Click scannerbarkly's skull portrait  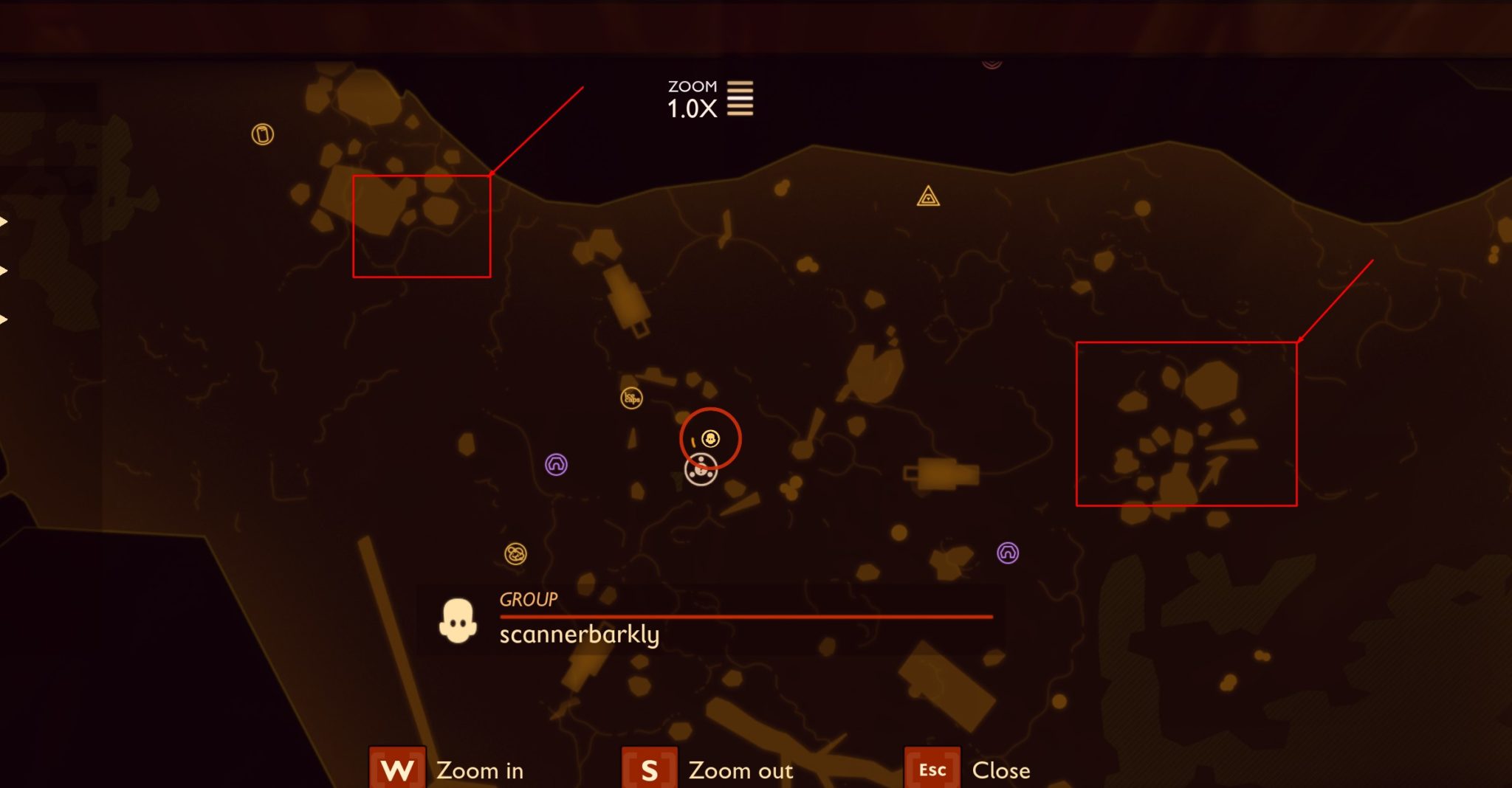click(x=458, y=618)
